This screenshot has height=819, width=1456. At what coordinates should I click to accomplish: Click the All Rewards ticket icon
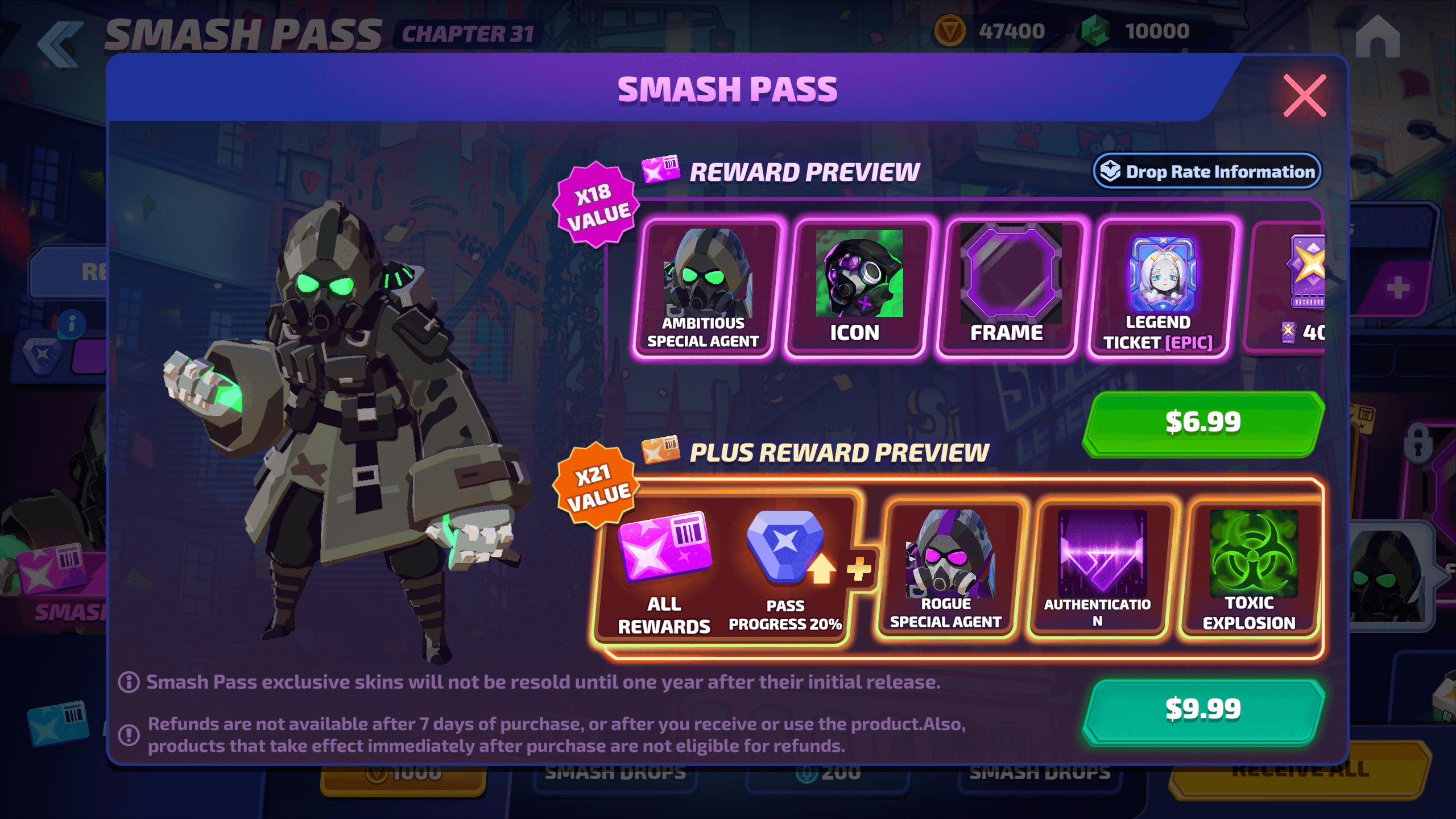tap(664, 547)
